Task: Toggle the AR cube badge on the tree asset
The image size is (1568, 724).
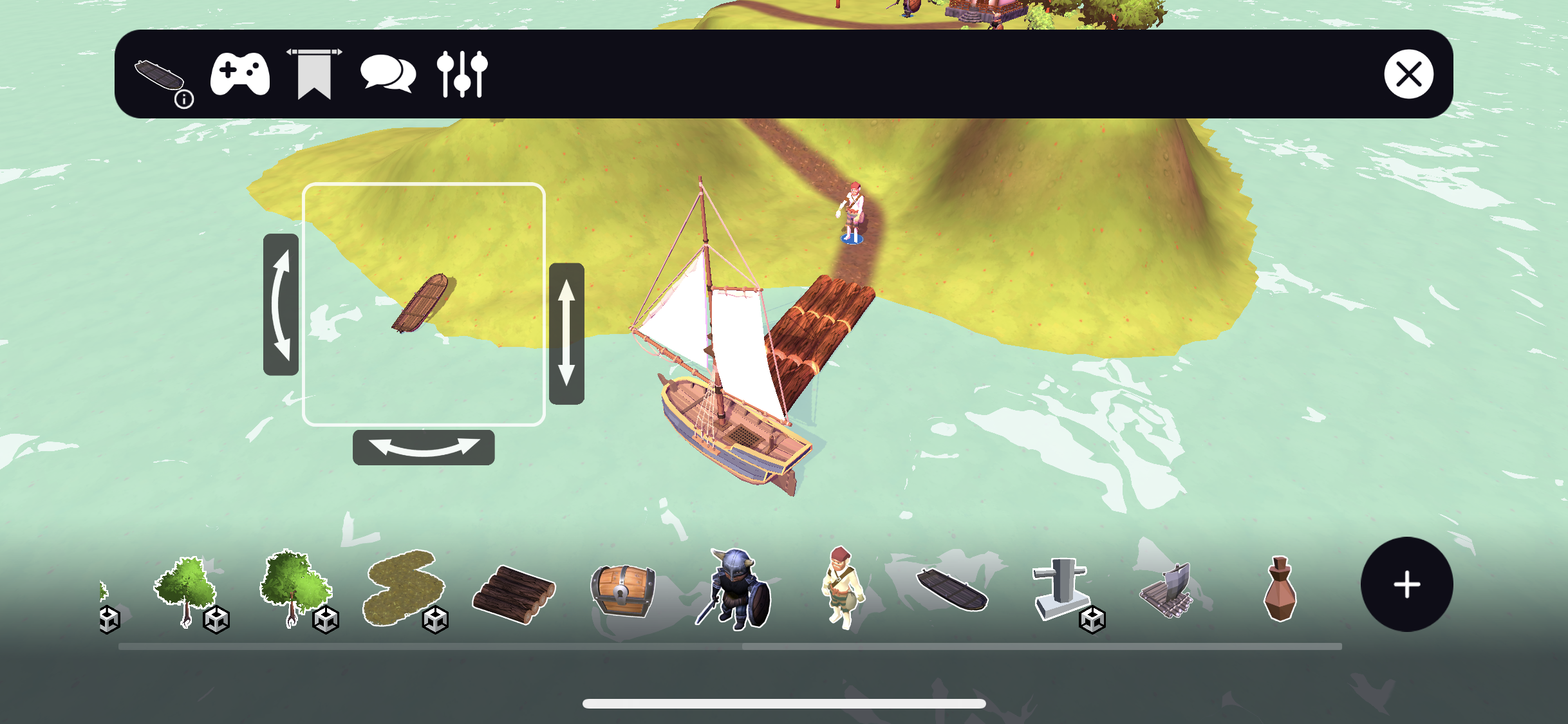Action: 215,620
